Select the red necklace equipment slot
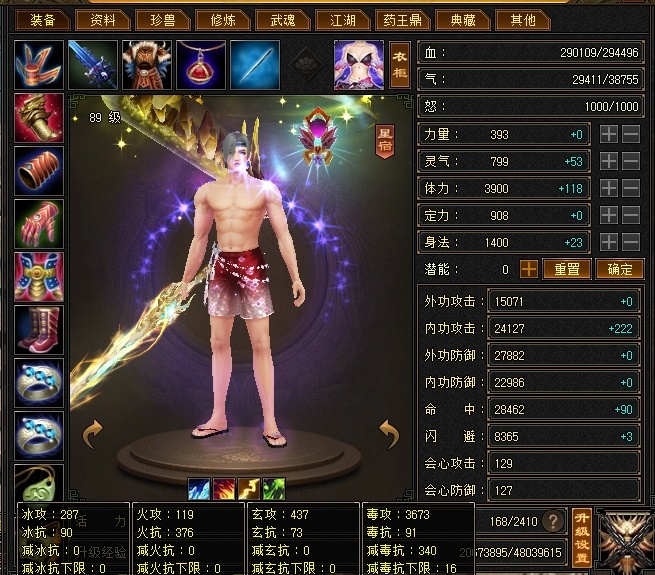This screenshot has width=655, height=575. click(201, 64)
